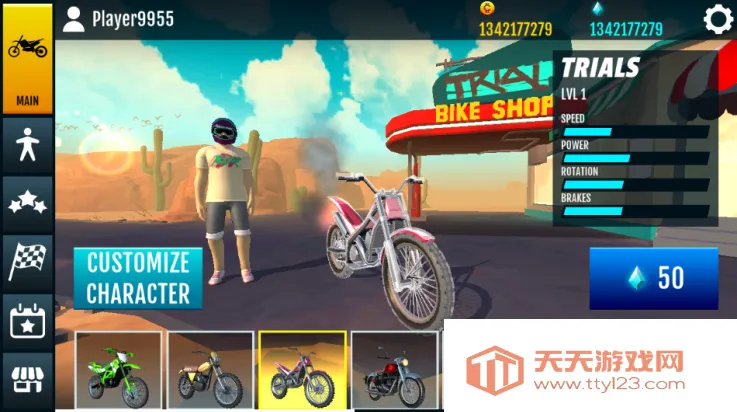Select the dark red motorcycle thumbnail

tap(393, 369)
